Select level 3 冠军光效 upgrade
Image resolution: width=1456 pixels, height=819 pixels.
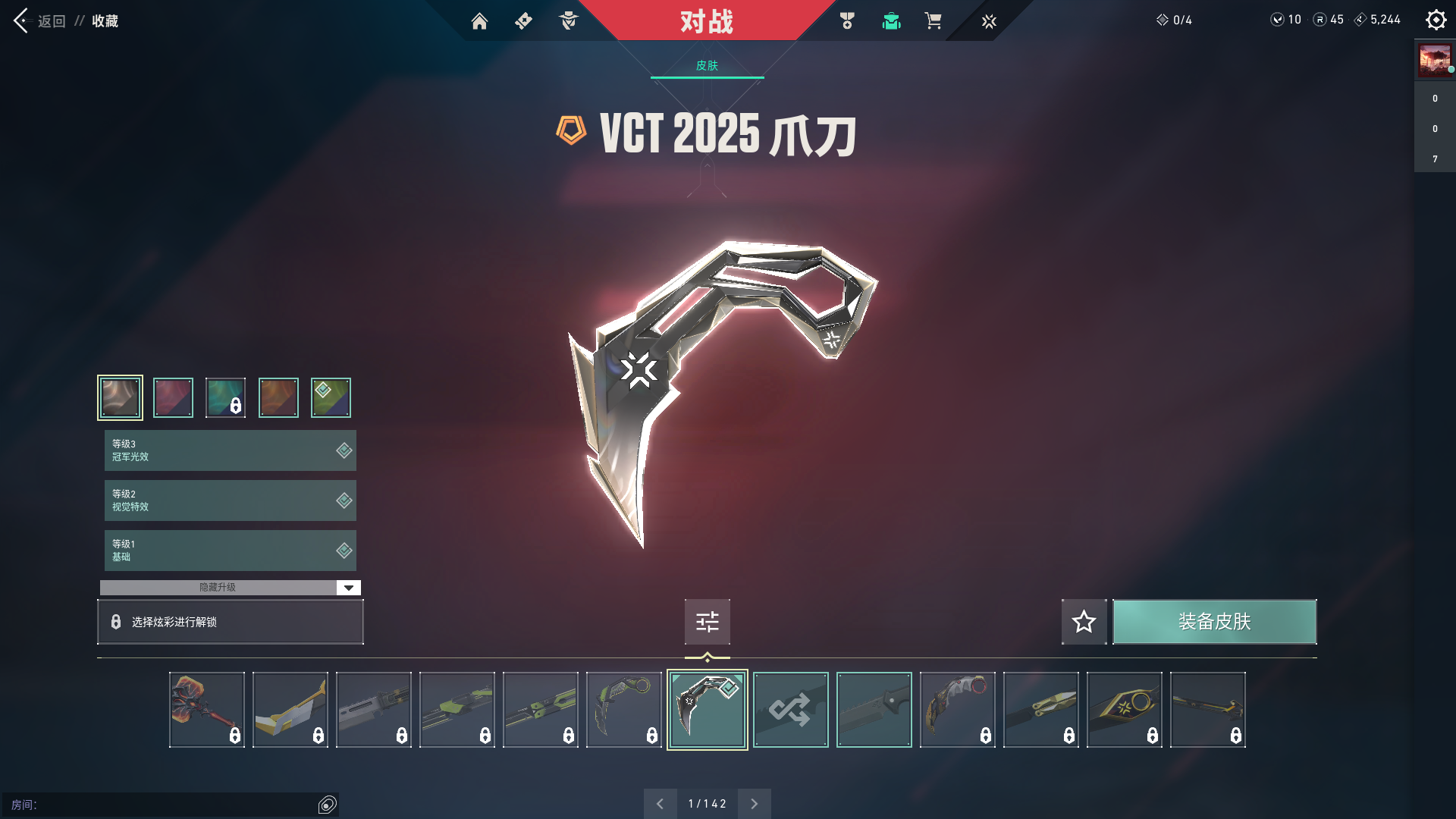230,450
